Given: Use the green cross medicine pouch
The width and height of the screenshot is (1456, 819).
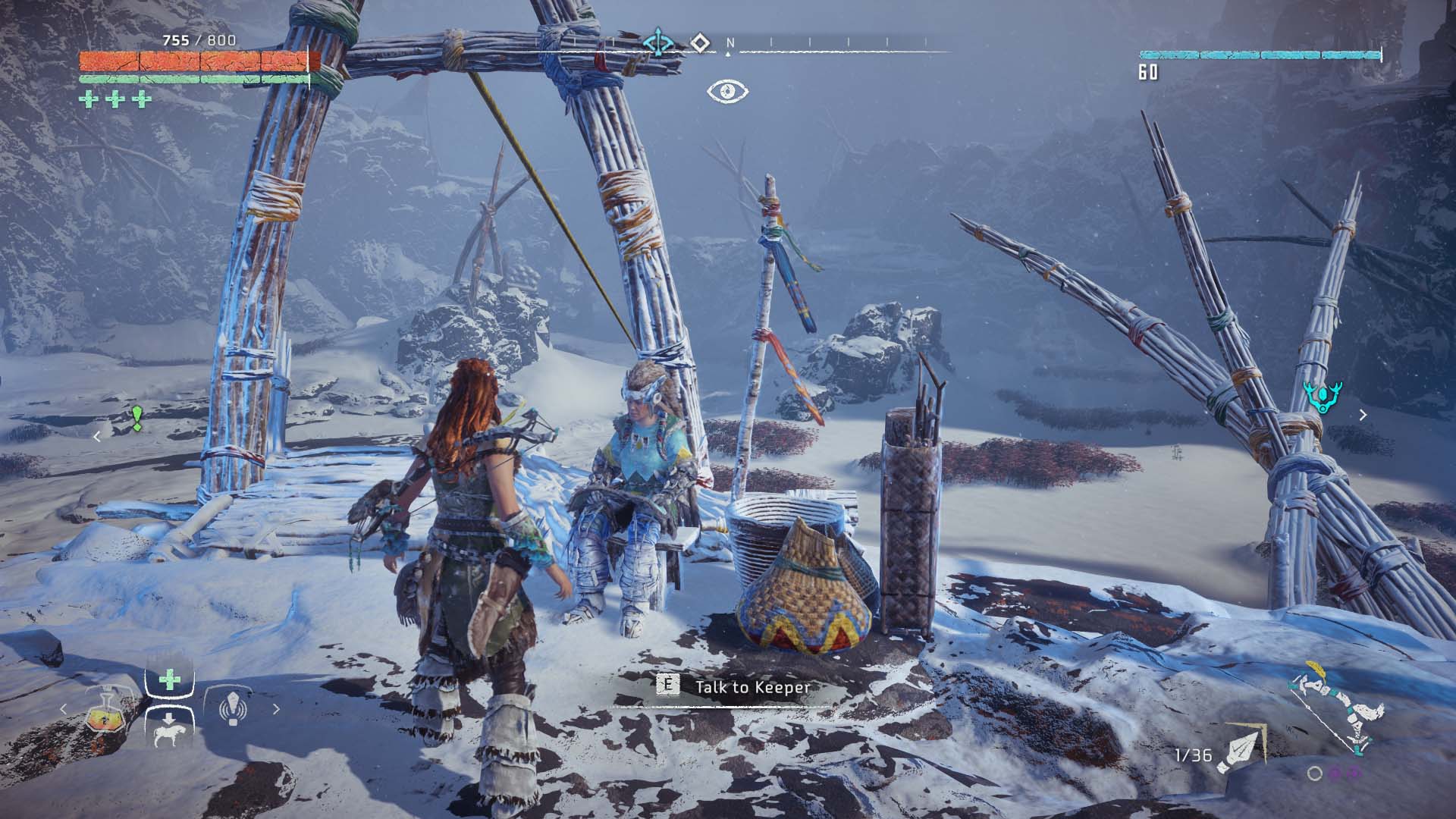Looking at the screenshot, I should (169, 679).
